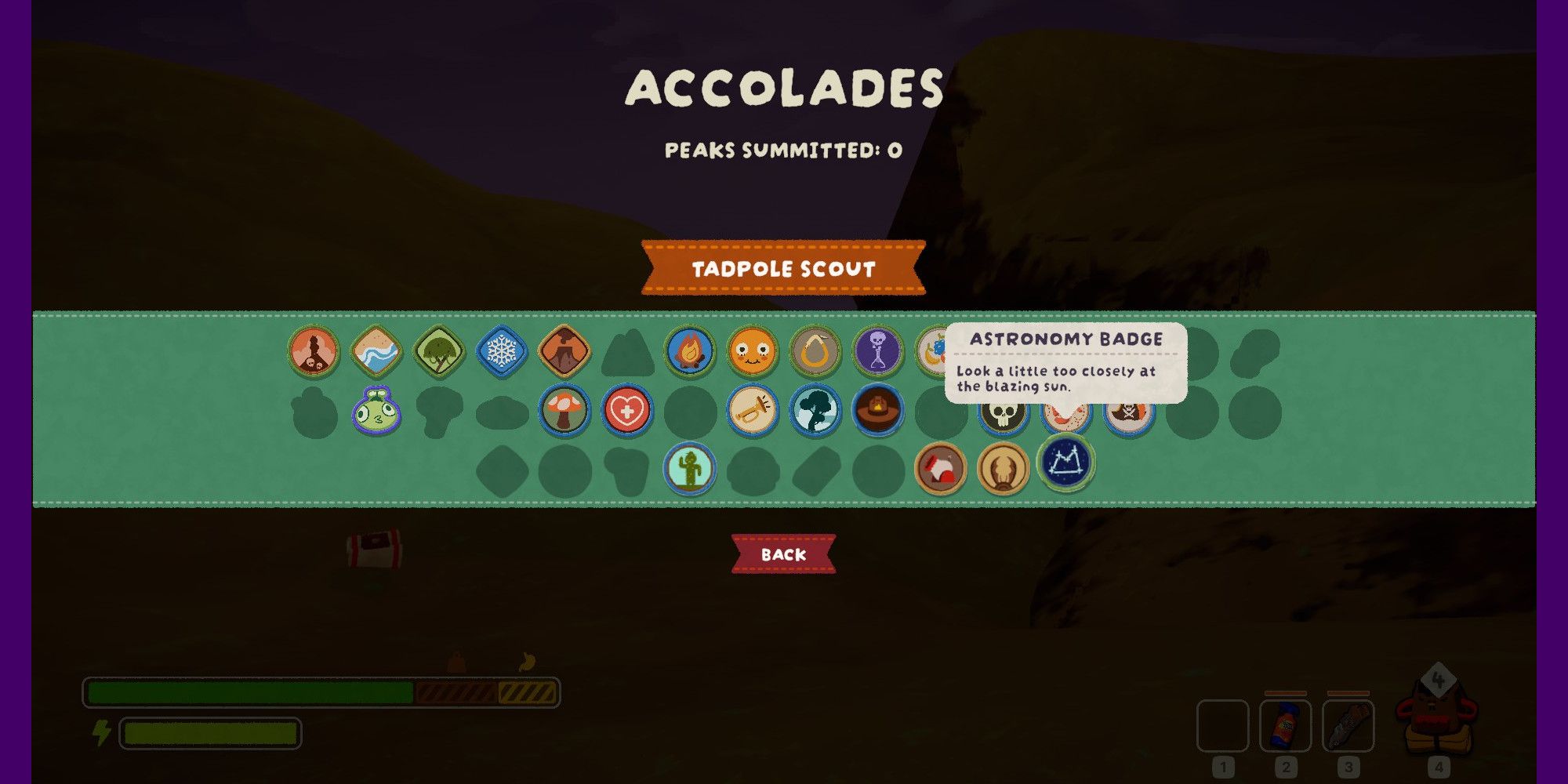Choose the red and white sock badge
The image size is (1568, 784).
tap(940, 469)
